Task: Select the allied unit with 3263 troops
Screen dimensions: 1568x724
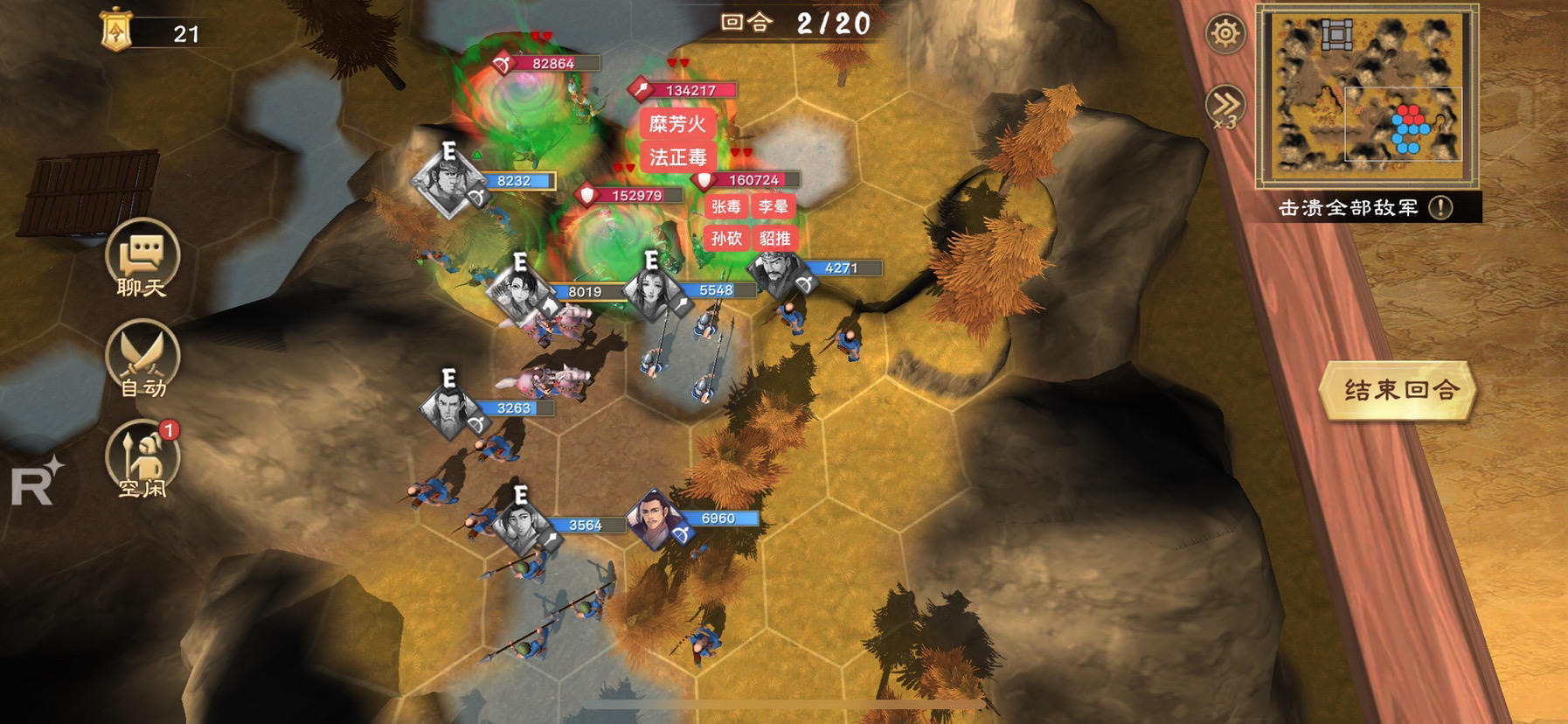Action: [449, 409]
